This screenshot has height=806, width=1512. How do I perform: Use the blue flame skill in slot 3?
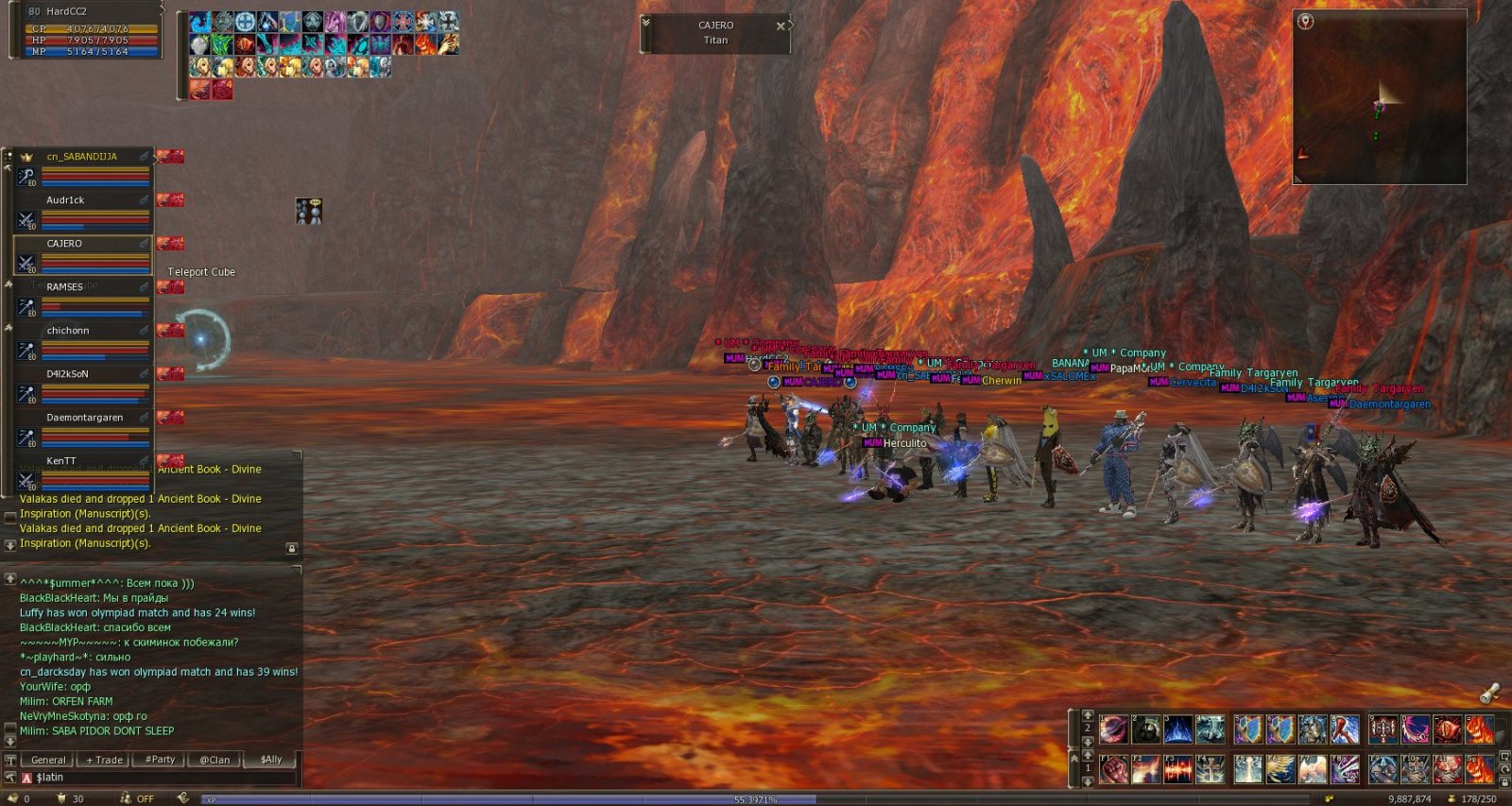[1178, 729]
